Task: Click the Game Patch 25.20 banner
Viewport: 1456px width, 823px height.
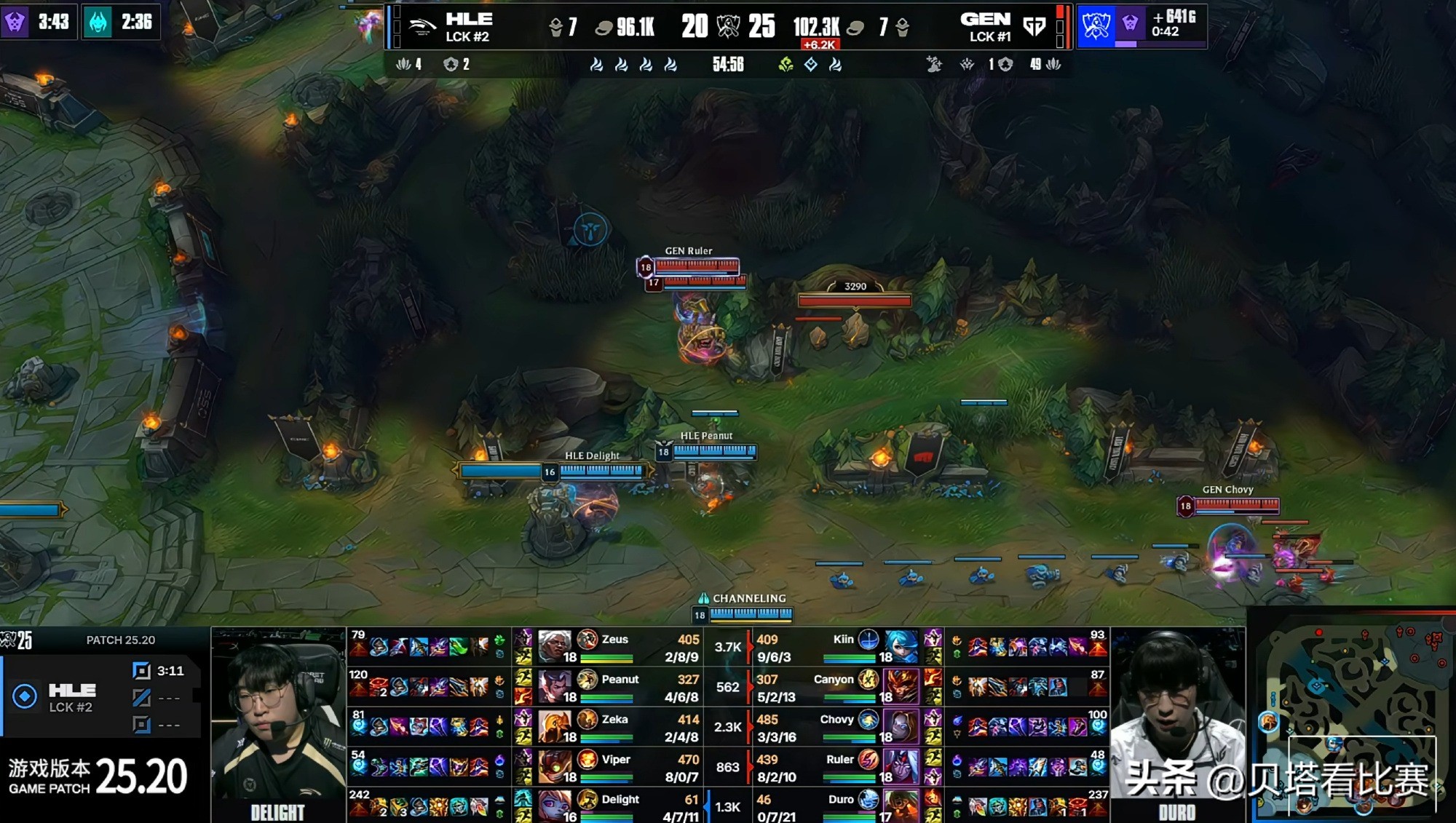Action: [98, 776]
